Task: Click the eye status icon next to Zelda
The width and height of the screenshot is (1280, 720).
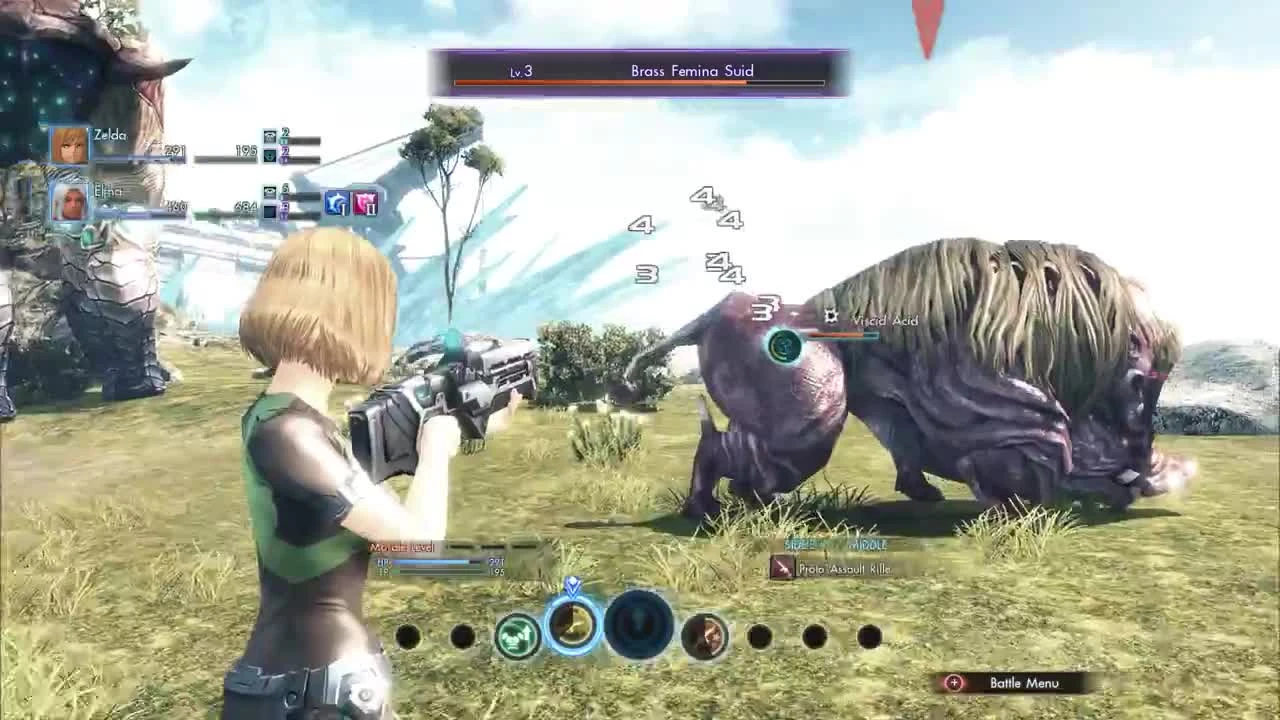Action: pos(270,135)
